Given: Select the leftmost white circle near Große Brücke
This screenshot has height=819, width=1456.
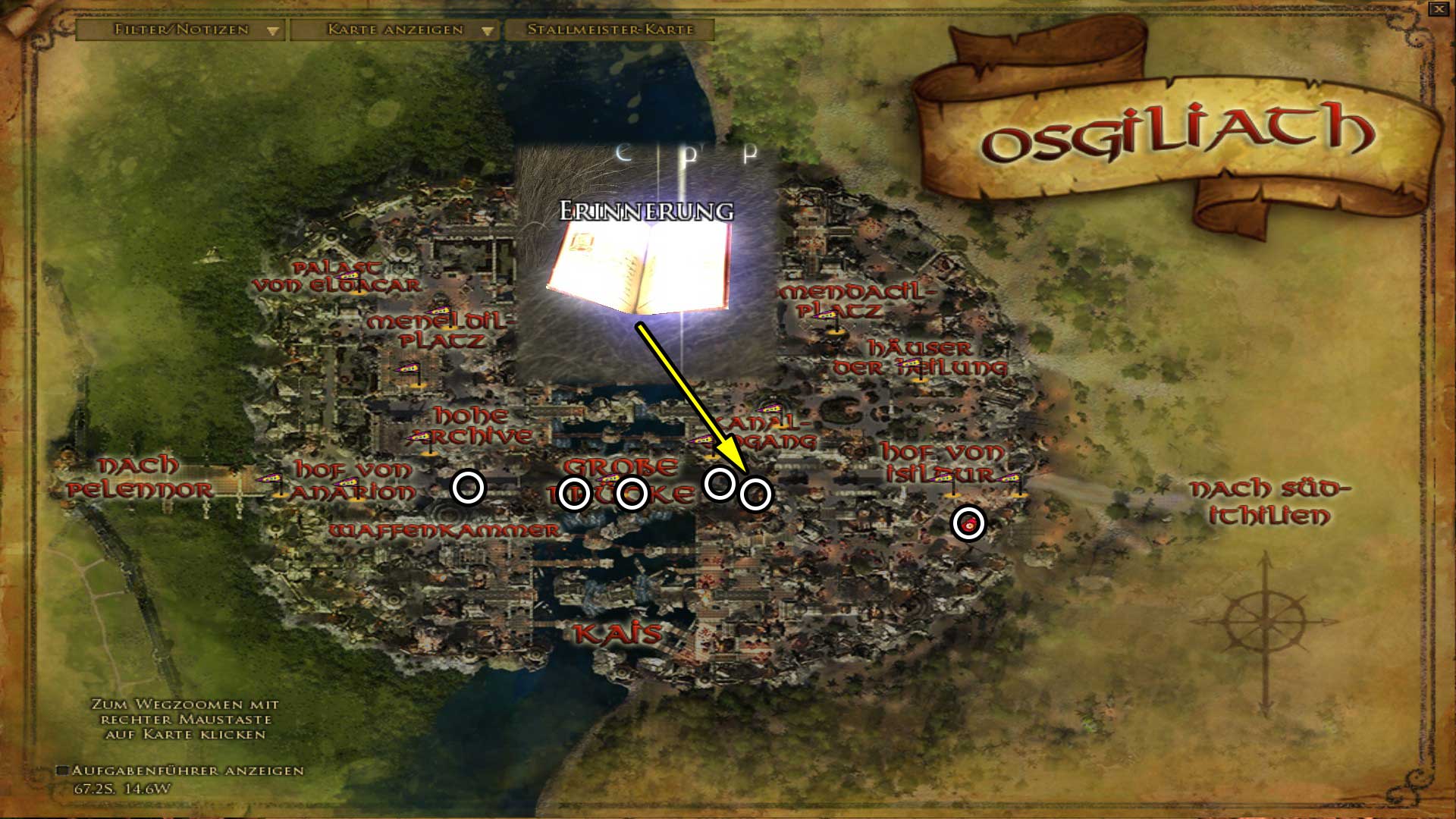Looking at the screenshot, I should (x=574, y=493).
